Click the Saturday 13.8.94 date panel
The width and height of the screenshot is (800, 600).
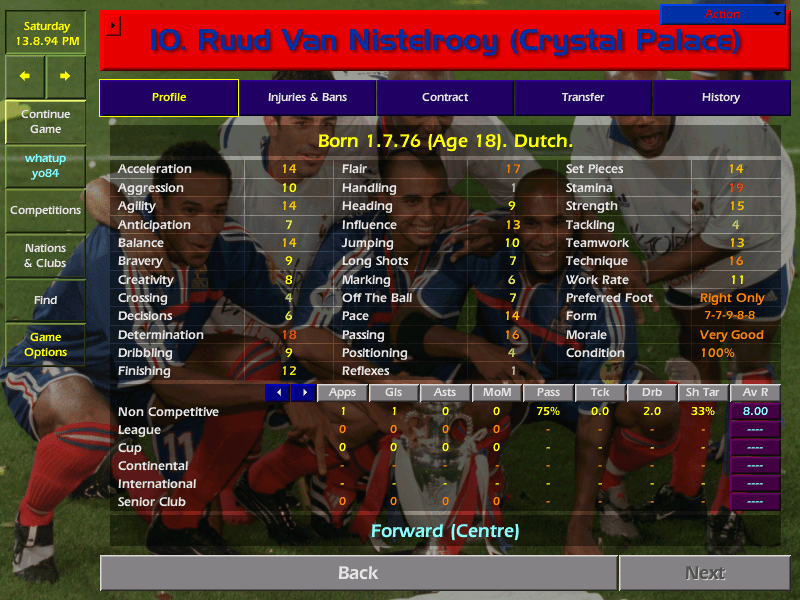pos(45,33)
